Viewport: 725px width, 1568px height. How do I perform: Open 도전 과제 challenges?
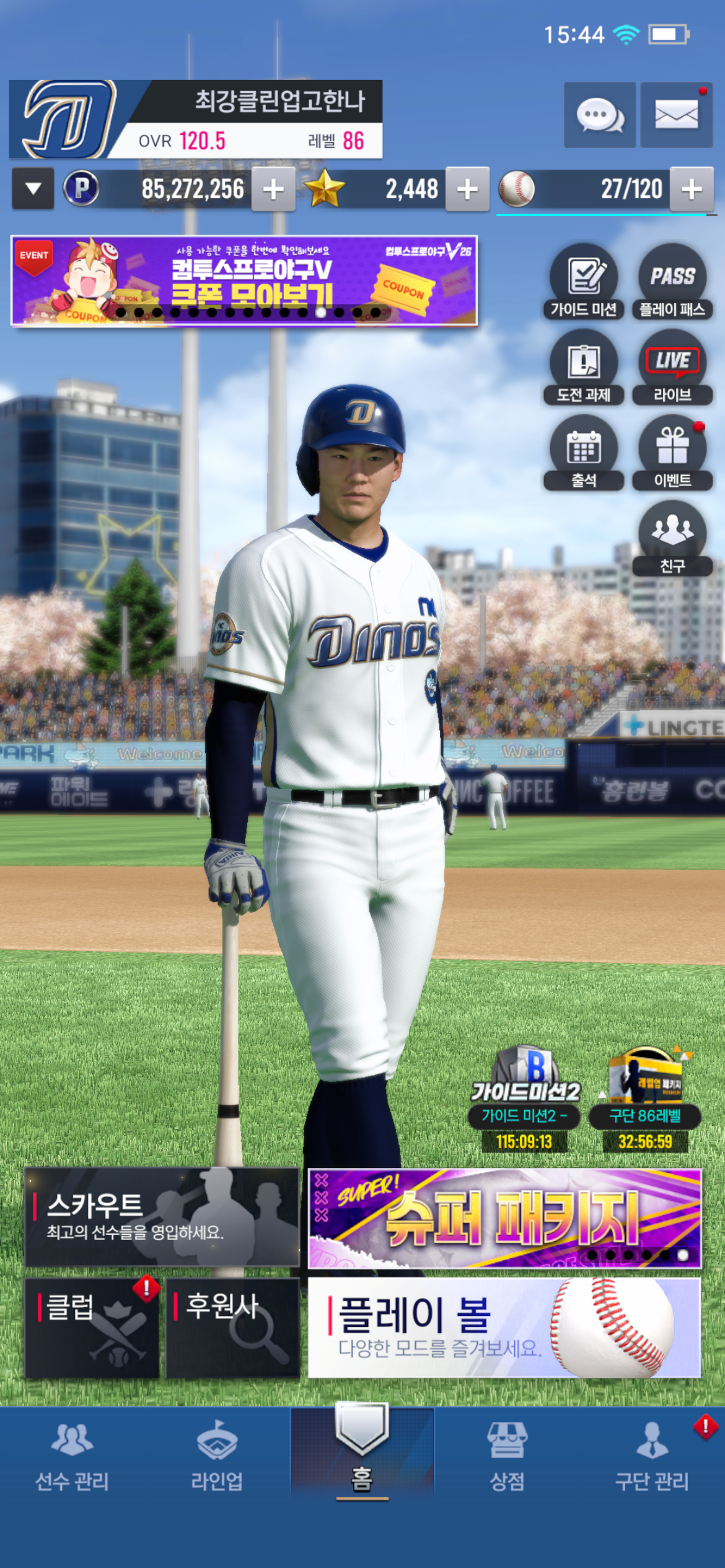[584, 368]
